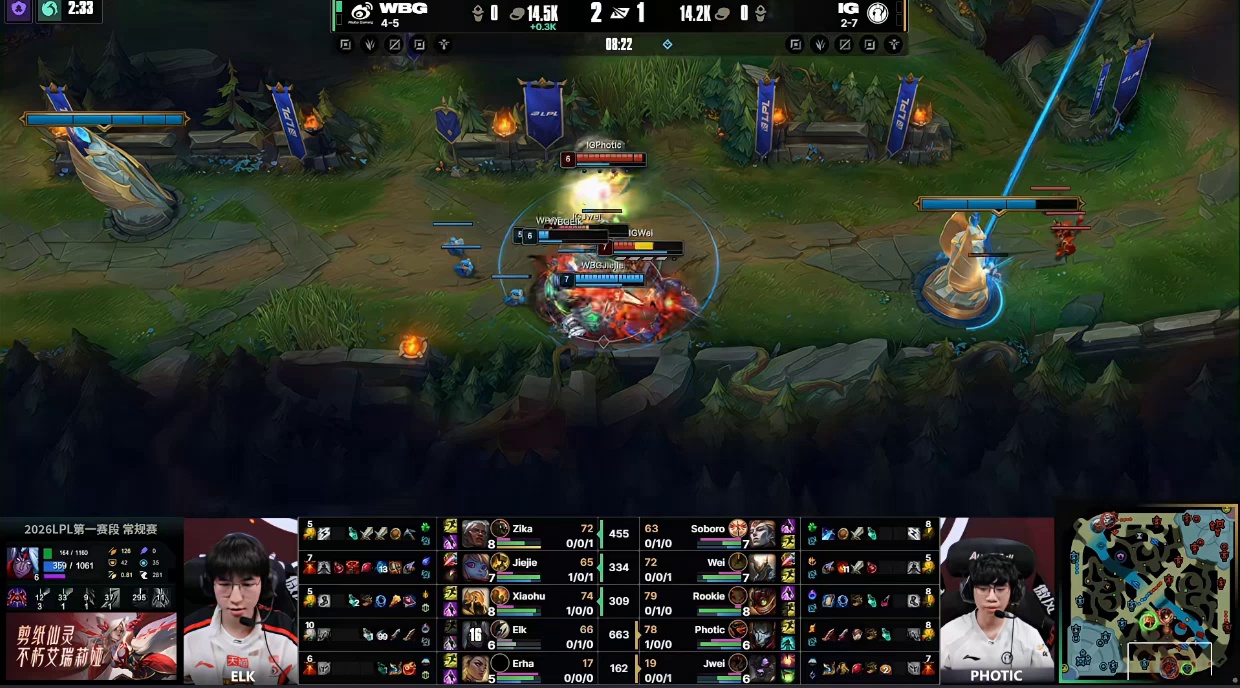Click the minimap
Viewport: 1240px width, 688px height.
point(1149,594)
